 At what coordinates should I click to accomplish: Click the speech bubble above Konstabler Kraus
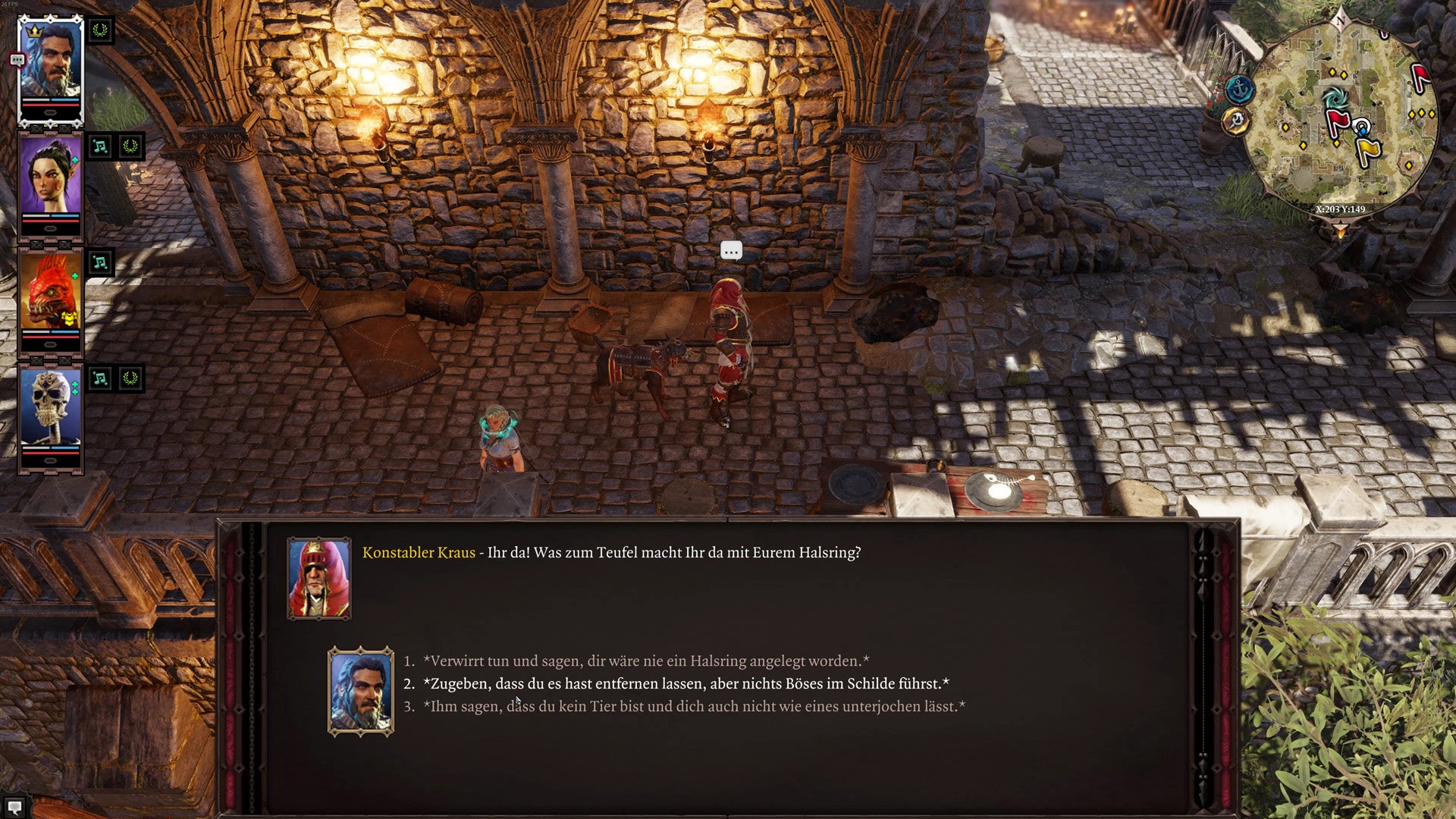[730, 249]
